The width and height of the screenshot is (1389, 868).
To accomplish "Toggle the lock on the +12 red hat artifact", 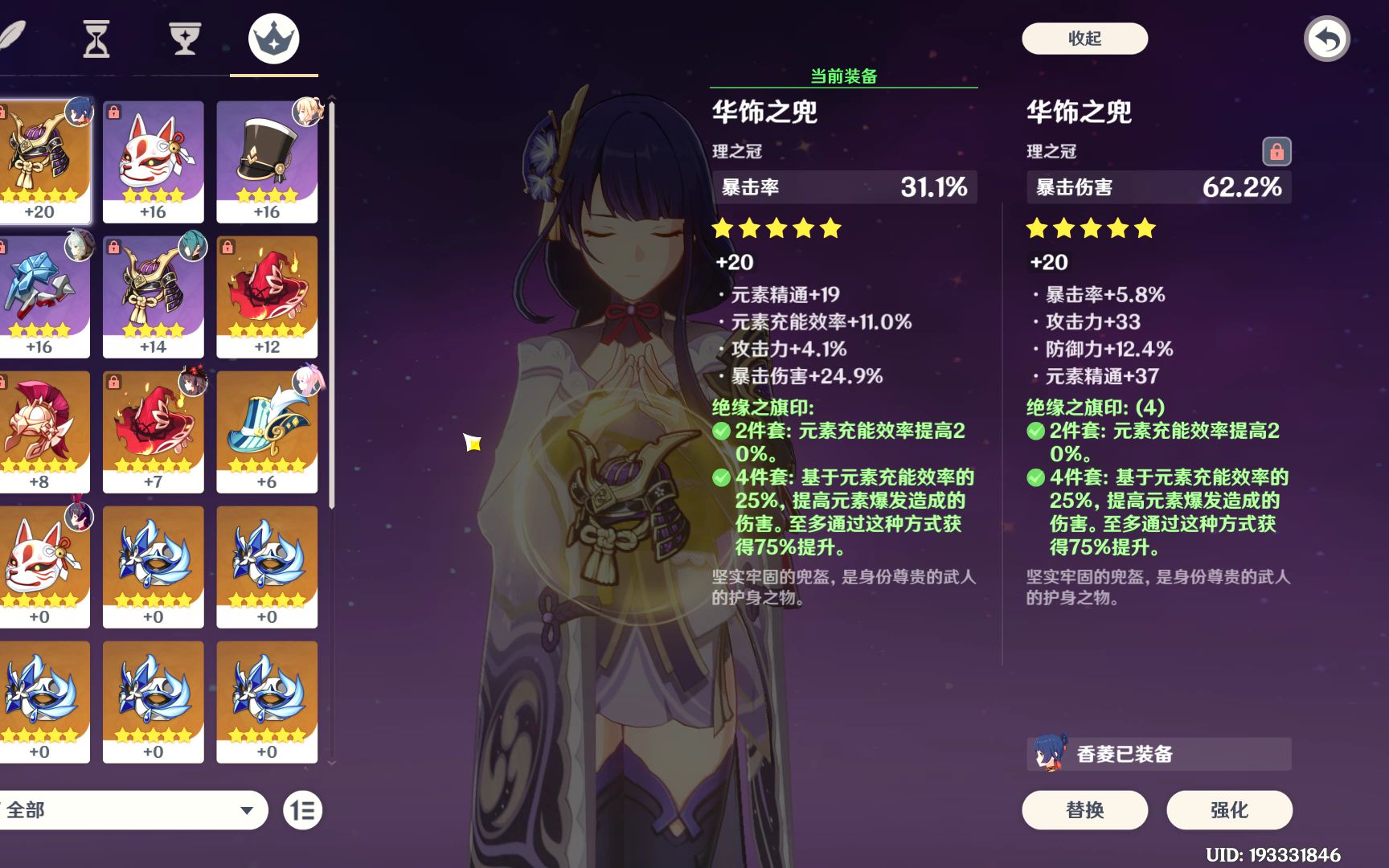I will click(x=227, y=248).
